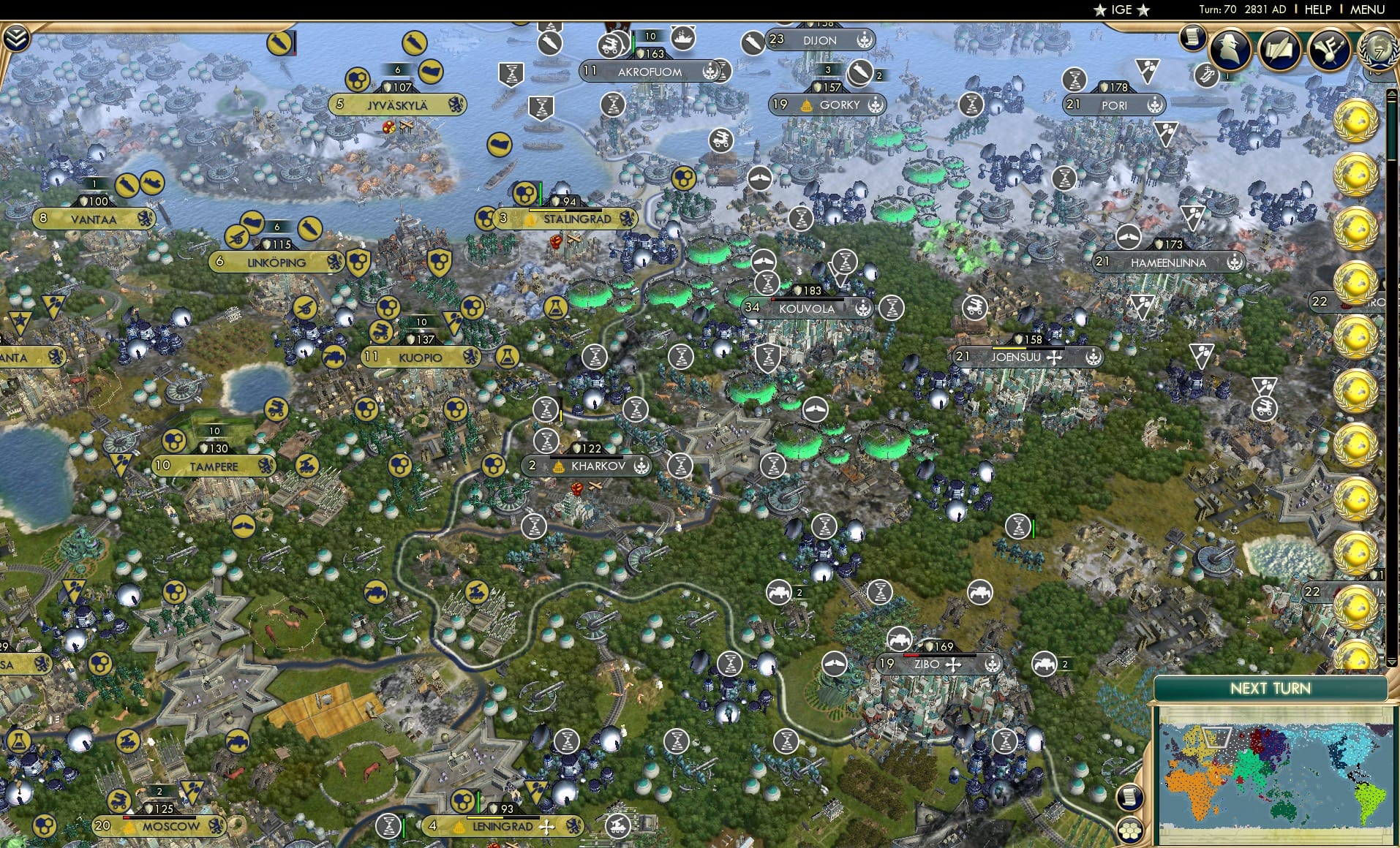Click the puppet crown icon on Gorky's banner
Viewport: 1400px width, 848px height.
click(807, 105)
